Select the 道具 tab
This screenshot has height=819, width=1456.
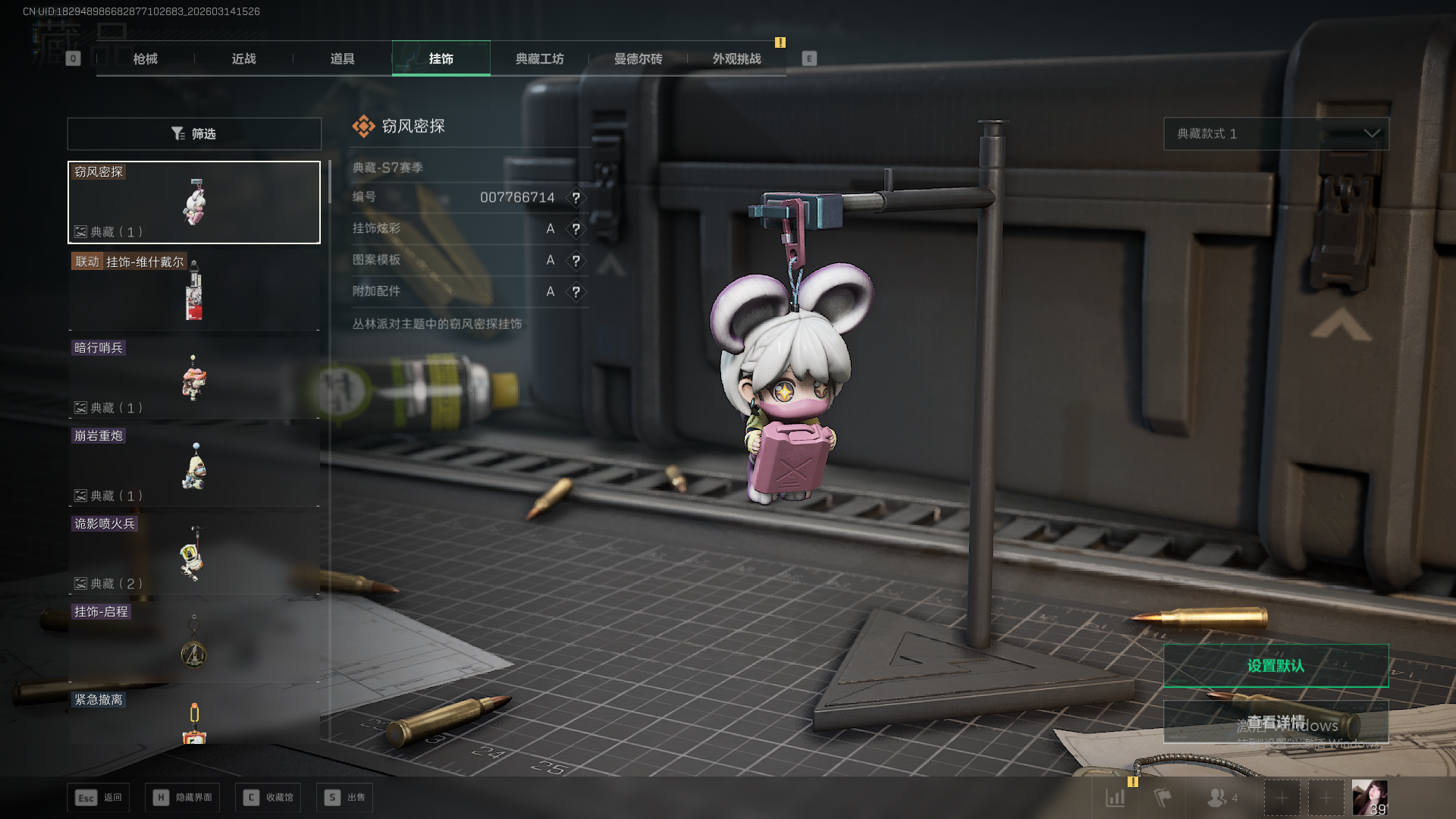pyautogui.click(x=342, y=59)
